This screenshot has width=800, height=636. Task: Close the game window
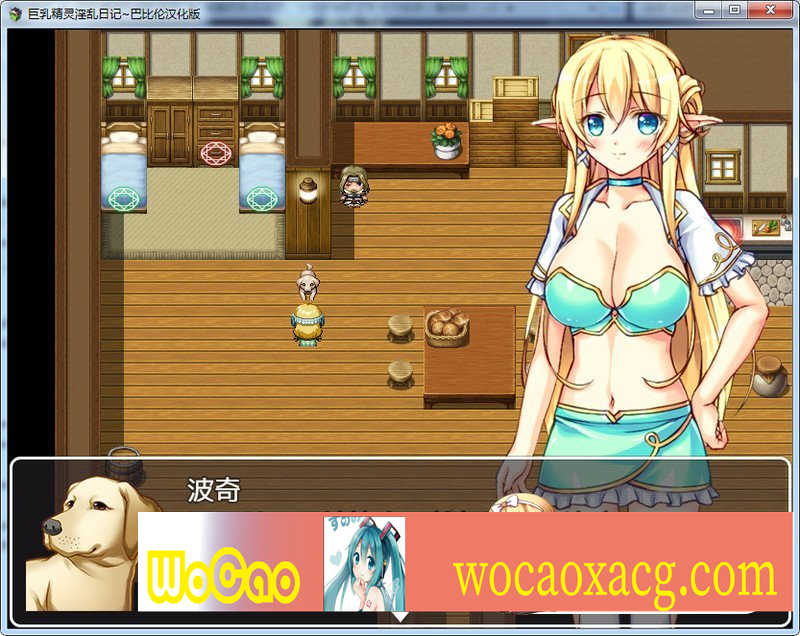[771, 10]
